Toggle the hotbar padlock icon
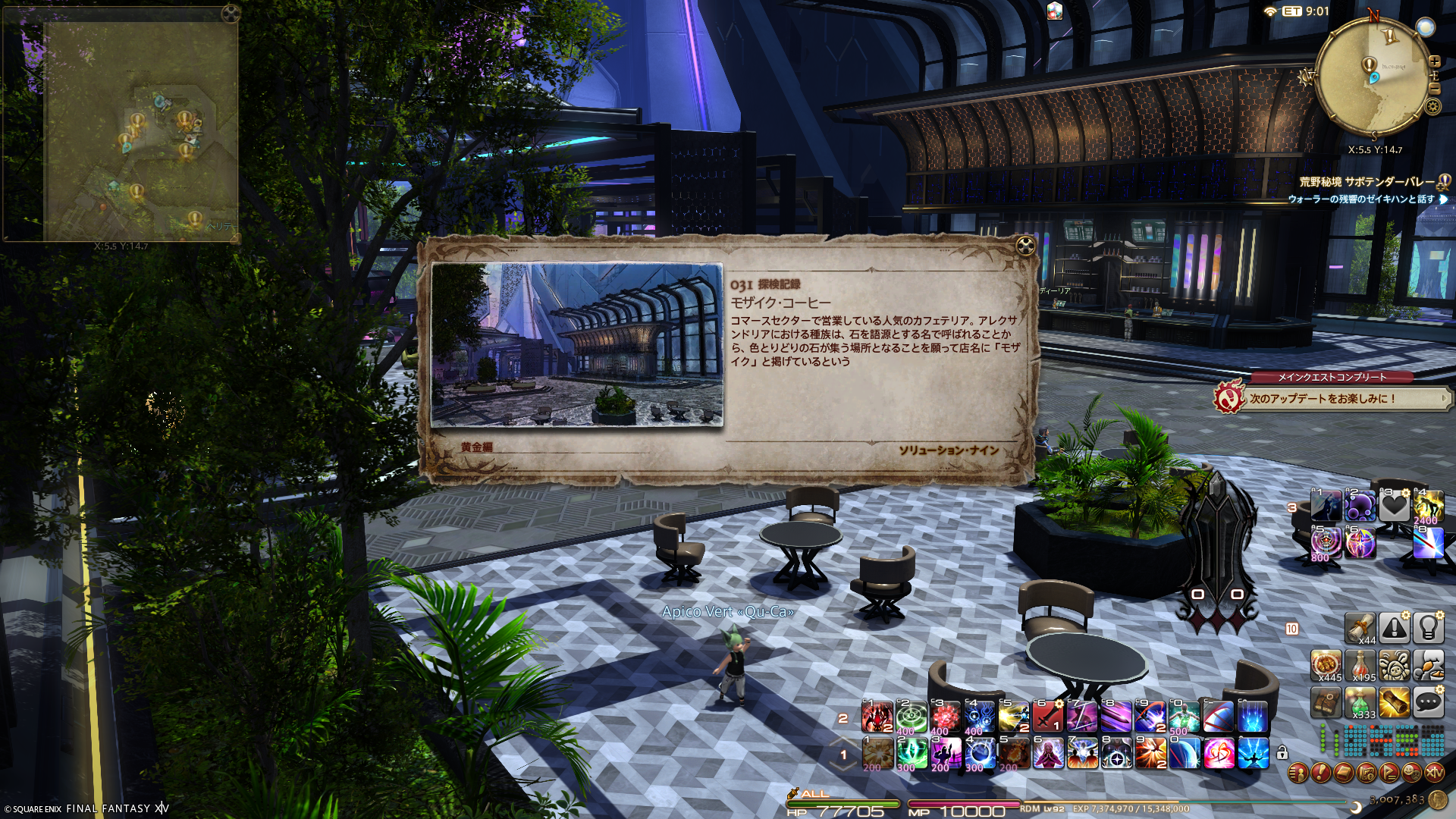 (1282, 753)
